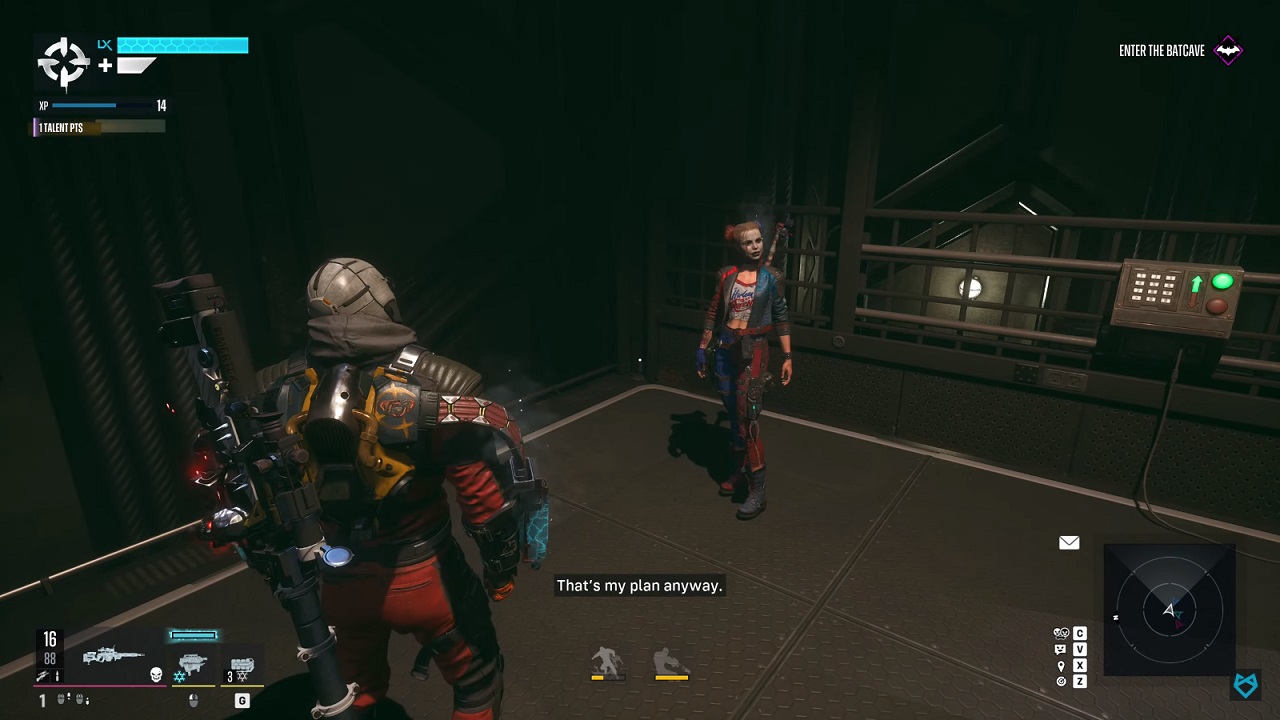Click the circular radar minimap
Screen dimensions: 1280x720
[1169, 610]
